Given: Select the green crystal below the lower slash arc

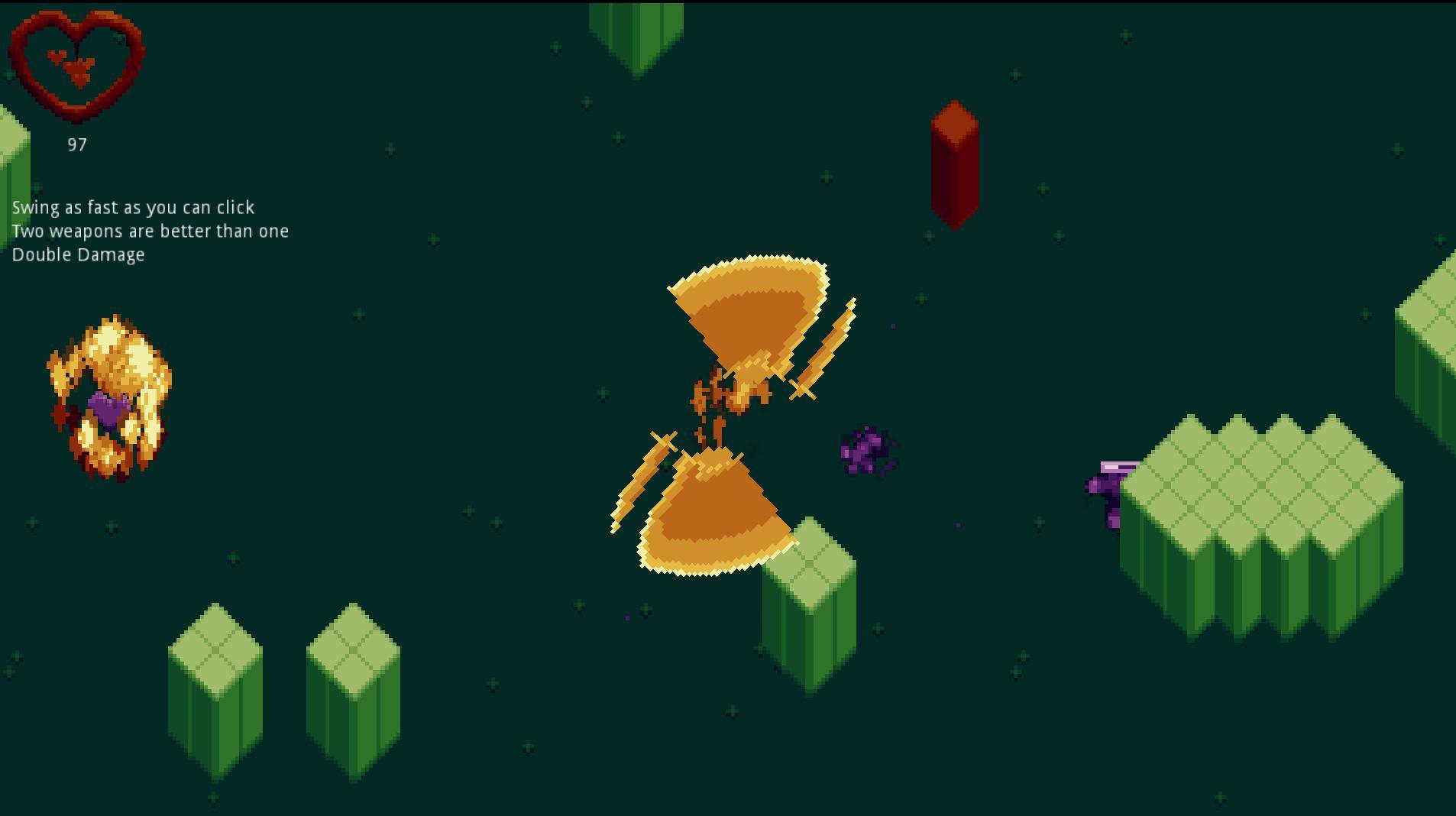Looking at the screenshot, I should point(810,604).
